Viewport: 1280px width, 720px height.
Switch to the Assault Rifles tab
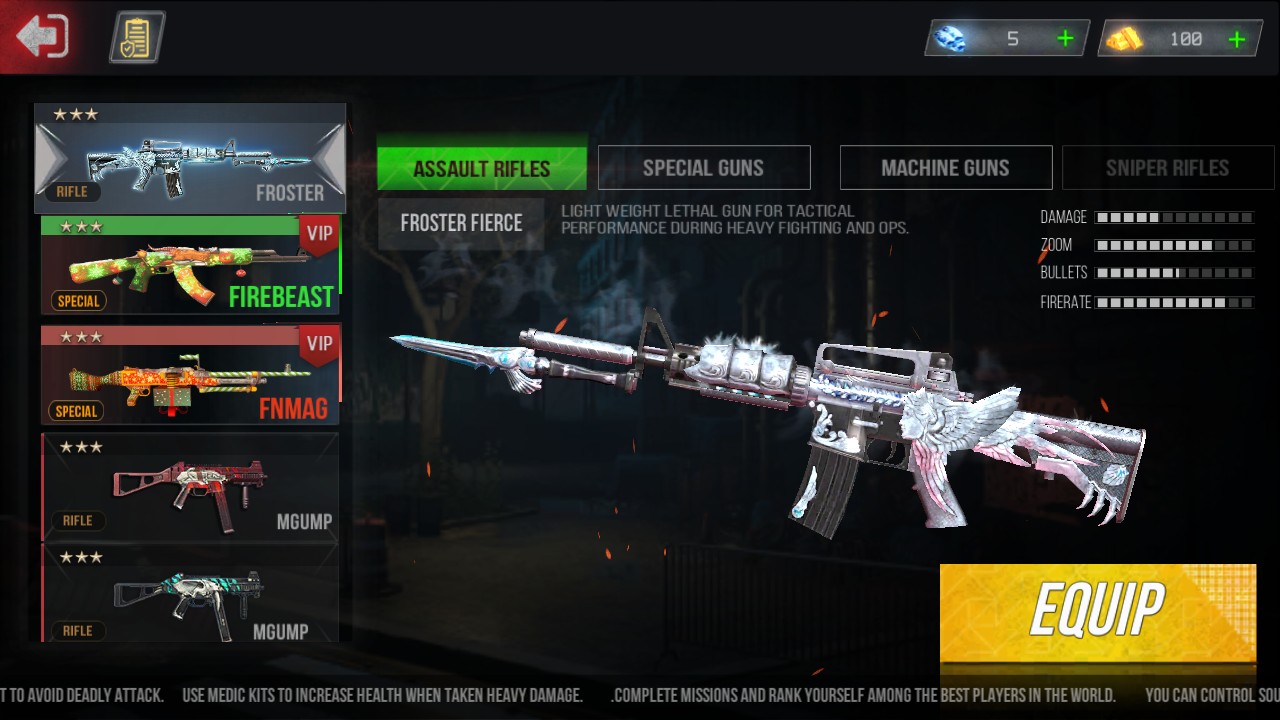pos(482,168)
